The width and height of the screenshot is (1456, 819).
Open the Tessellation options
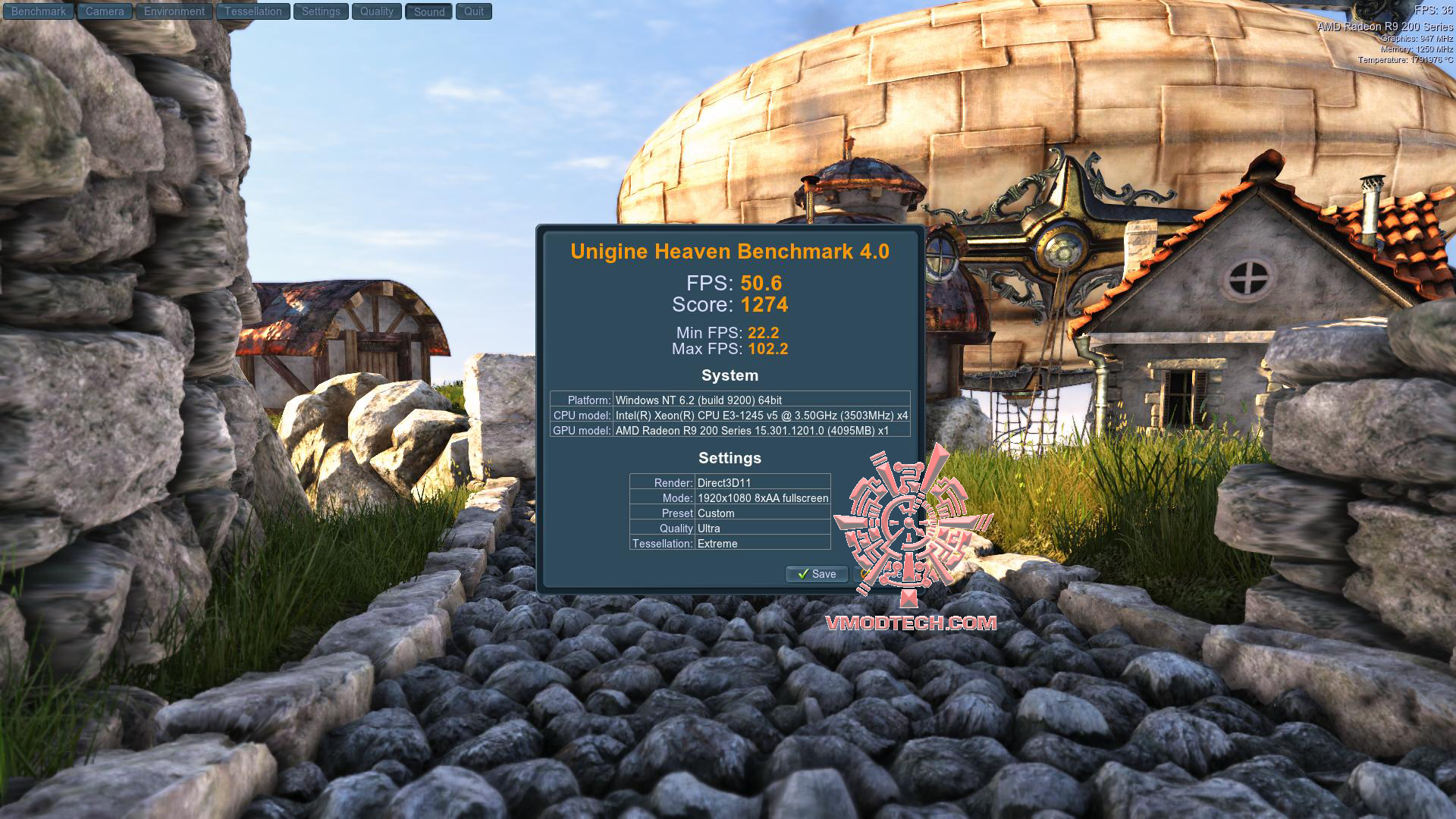coord(253,11)
